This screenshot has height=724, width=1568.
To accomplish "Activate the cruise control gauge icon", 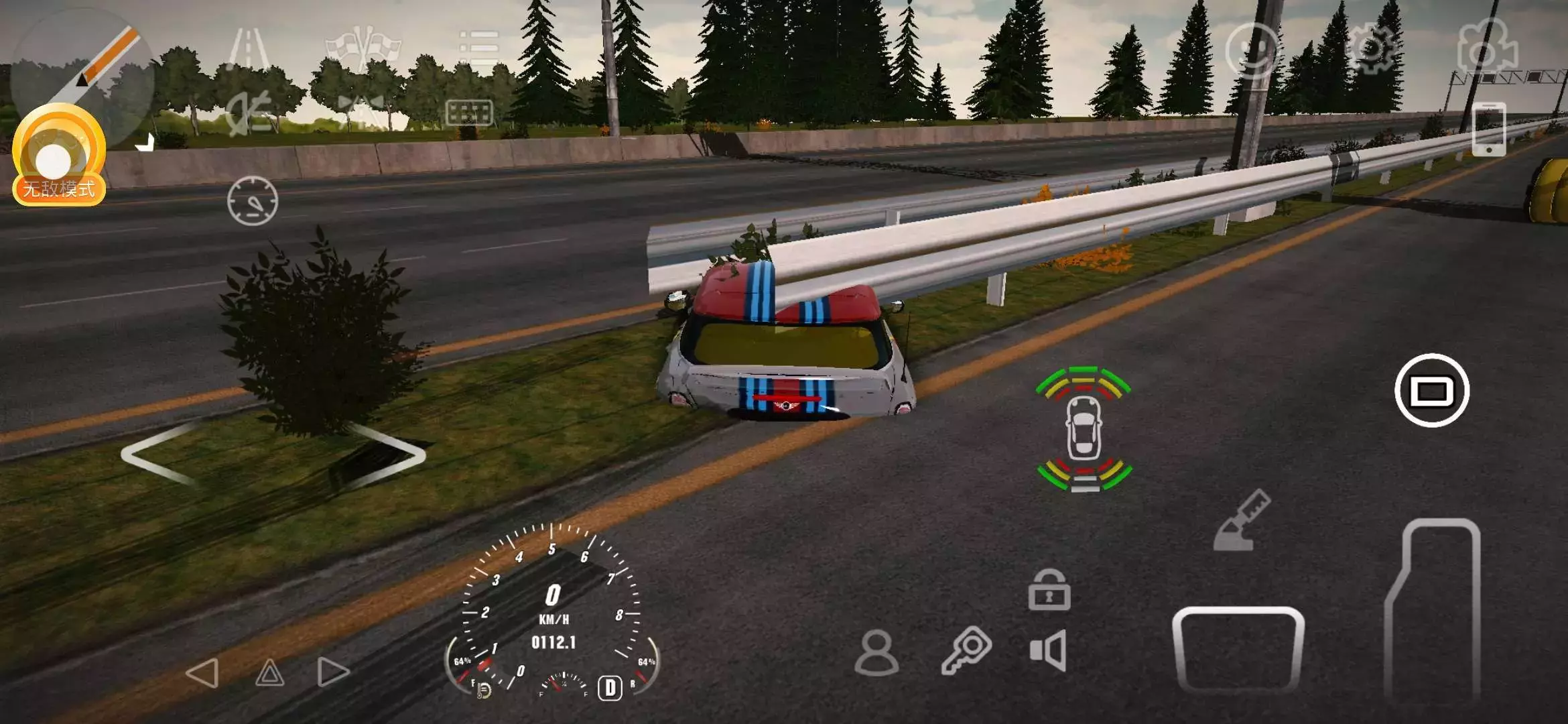I will [253, 200].
